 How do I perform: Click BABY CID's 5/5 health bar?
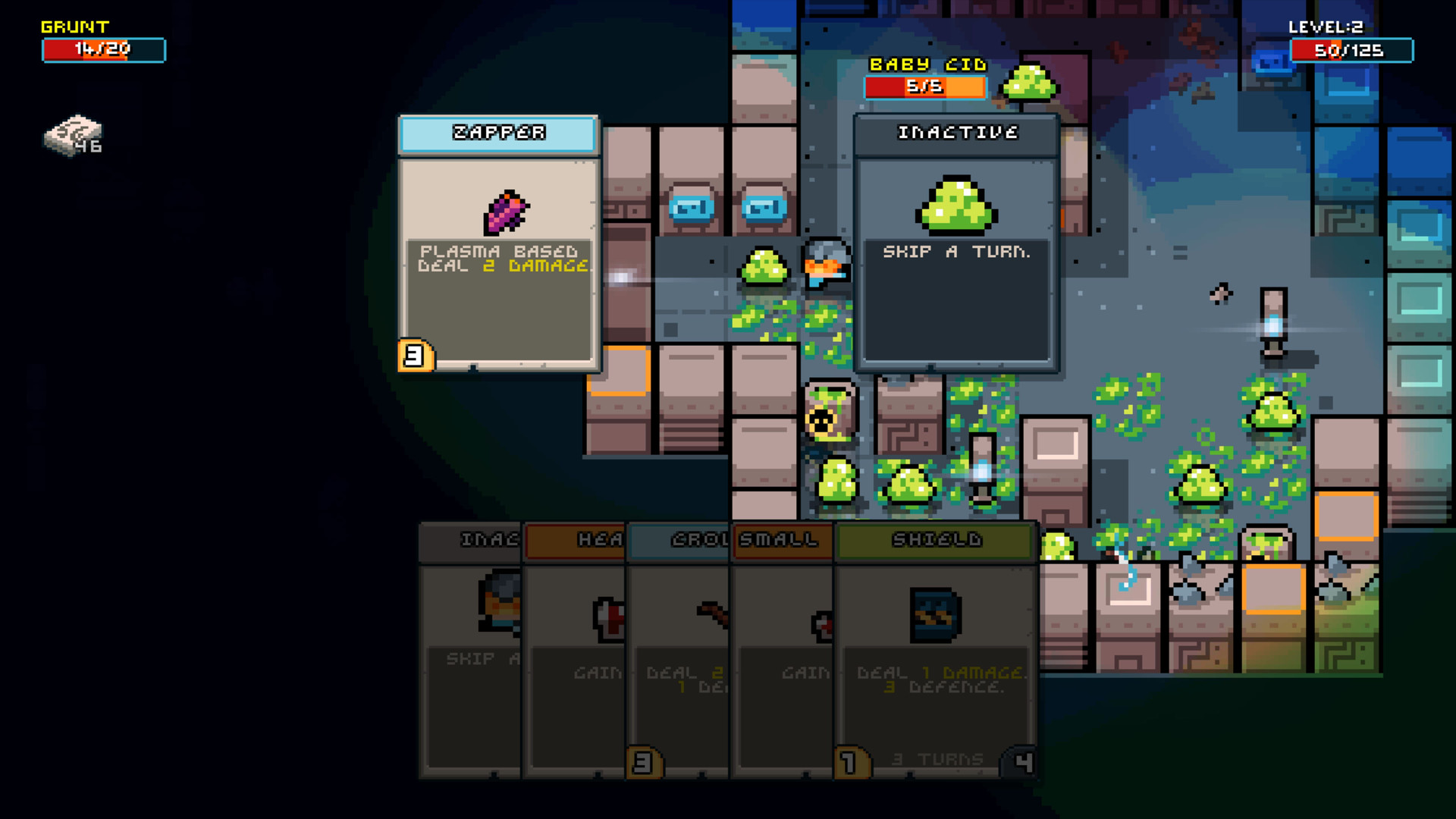(x=924, y=86)
